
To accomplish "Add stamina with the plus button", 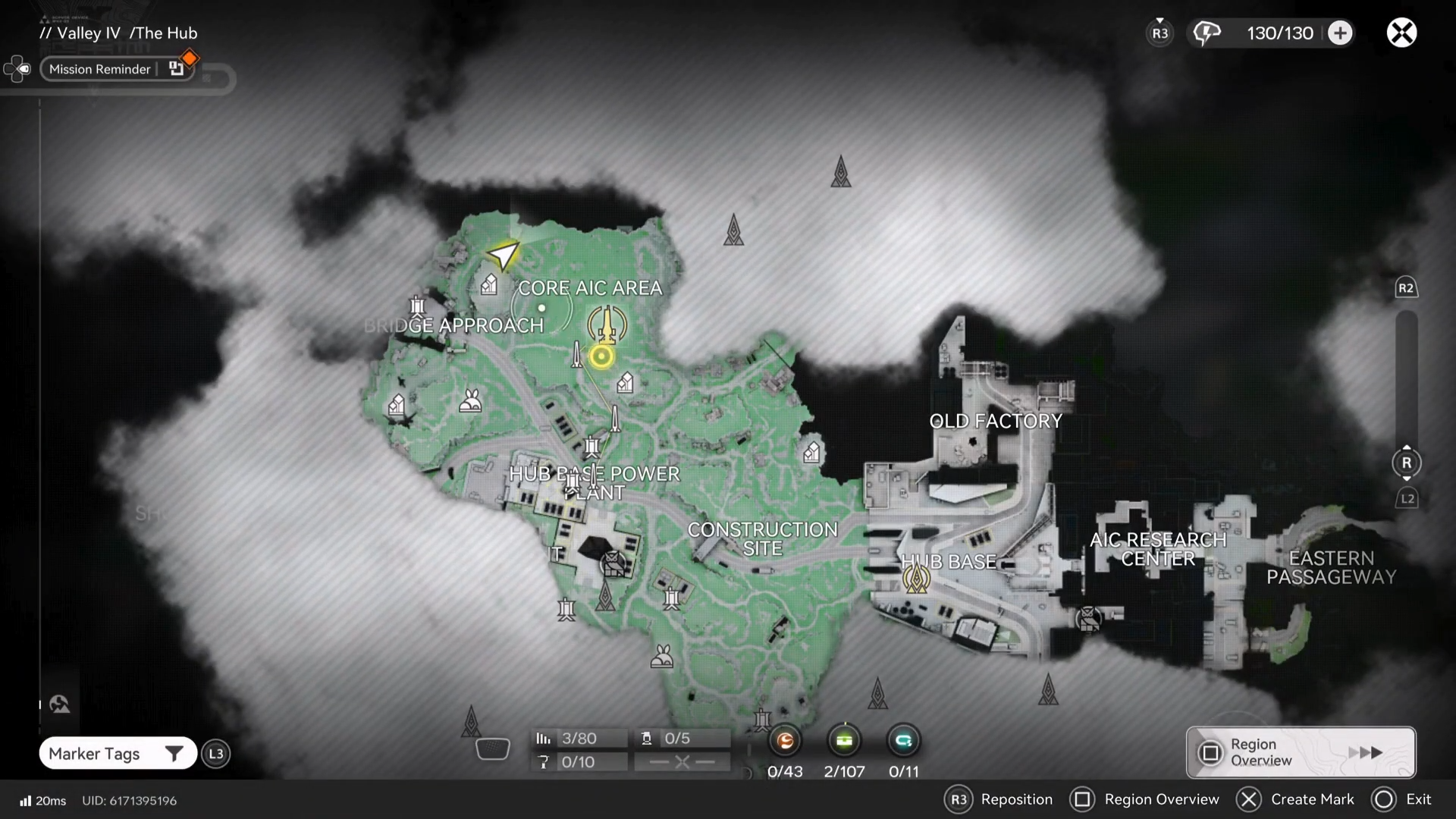I will click(x=1340, y=33).
